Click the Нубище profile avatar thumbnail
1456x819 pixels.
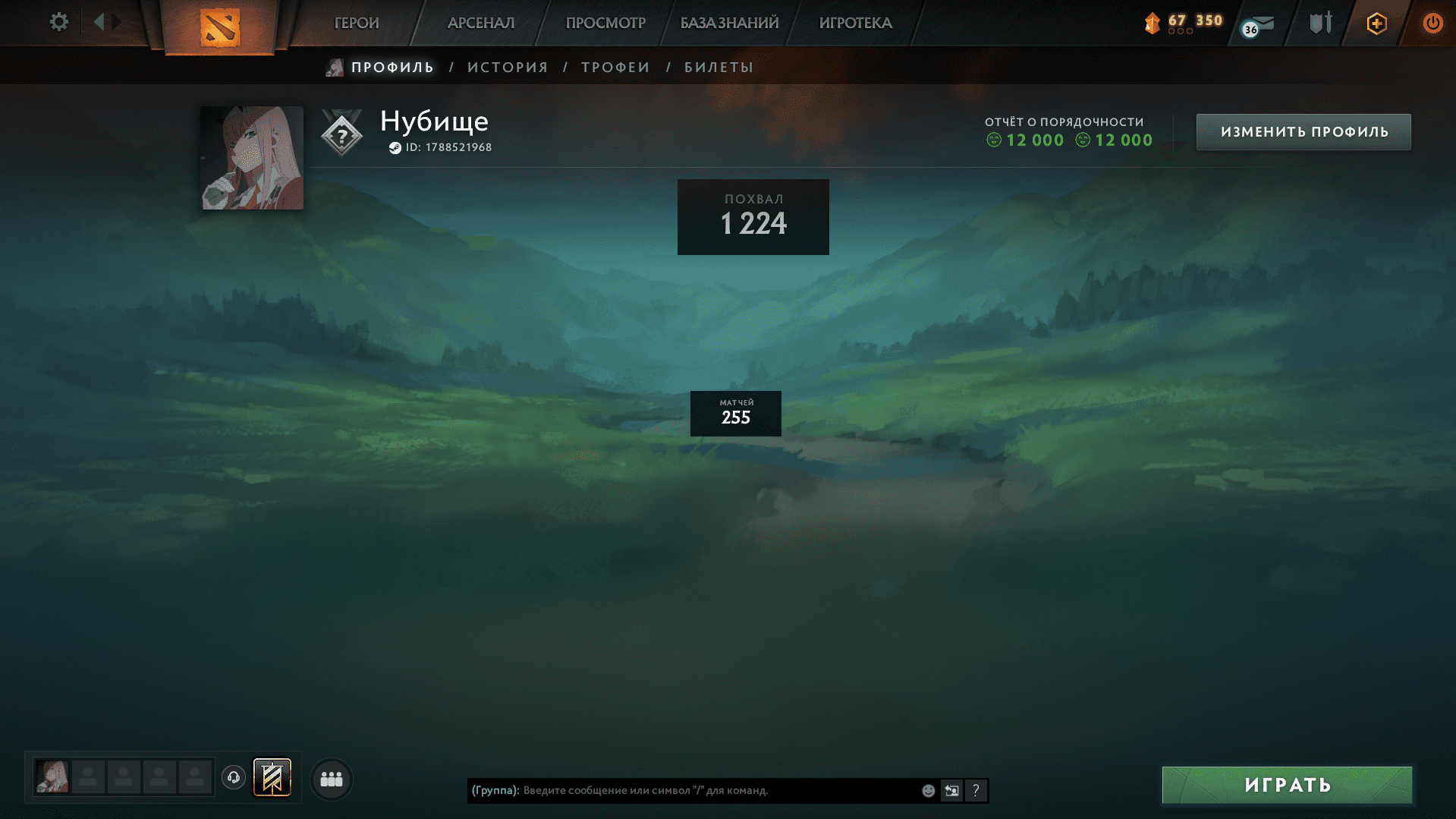coord(251,157)
